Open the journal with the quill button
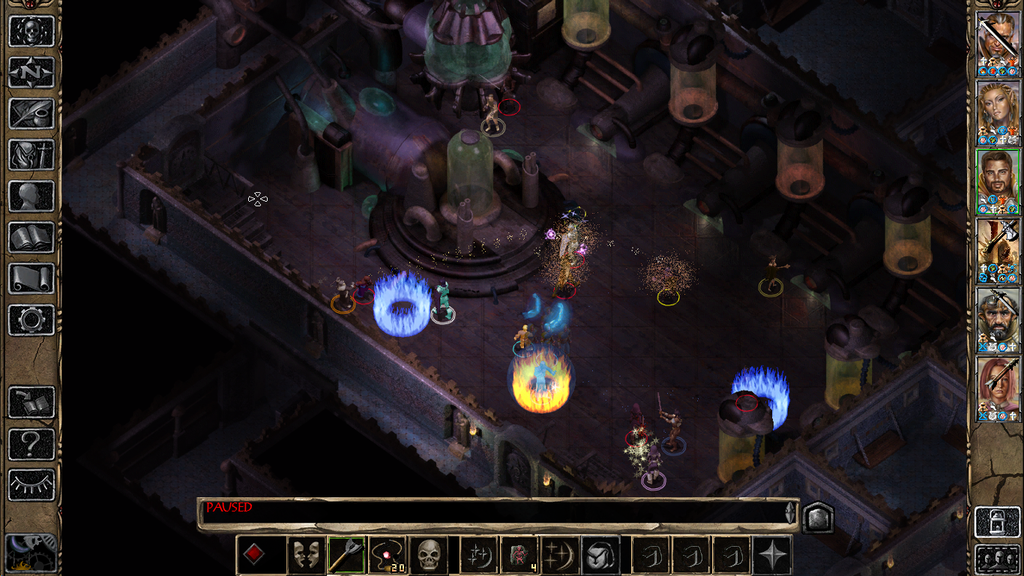Screen dimensions: 1024x576 (x=31, y=113)
